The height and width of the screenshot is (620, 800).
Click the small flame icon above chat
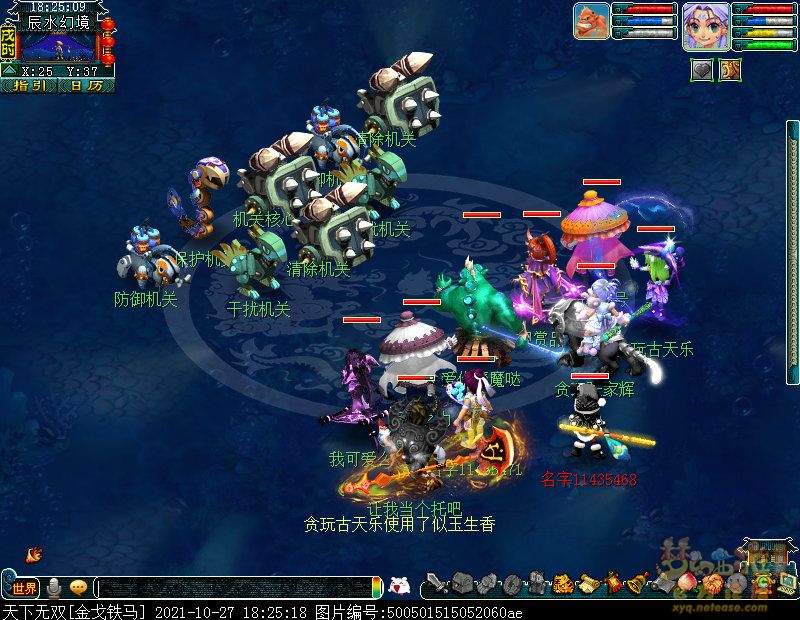(x=34, y=553)
